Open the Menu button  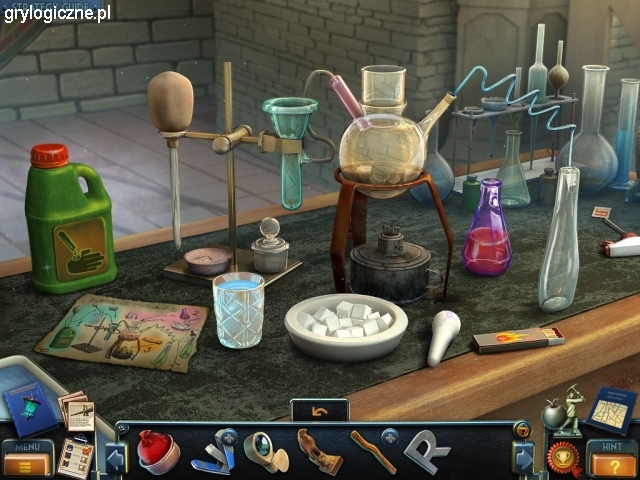[x=27, y=459]
